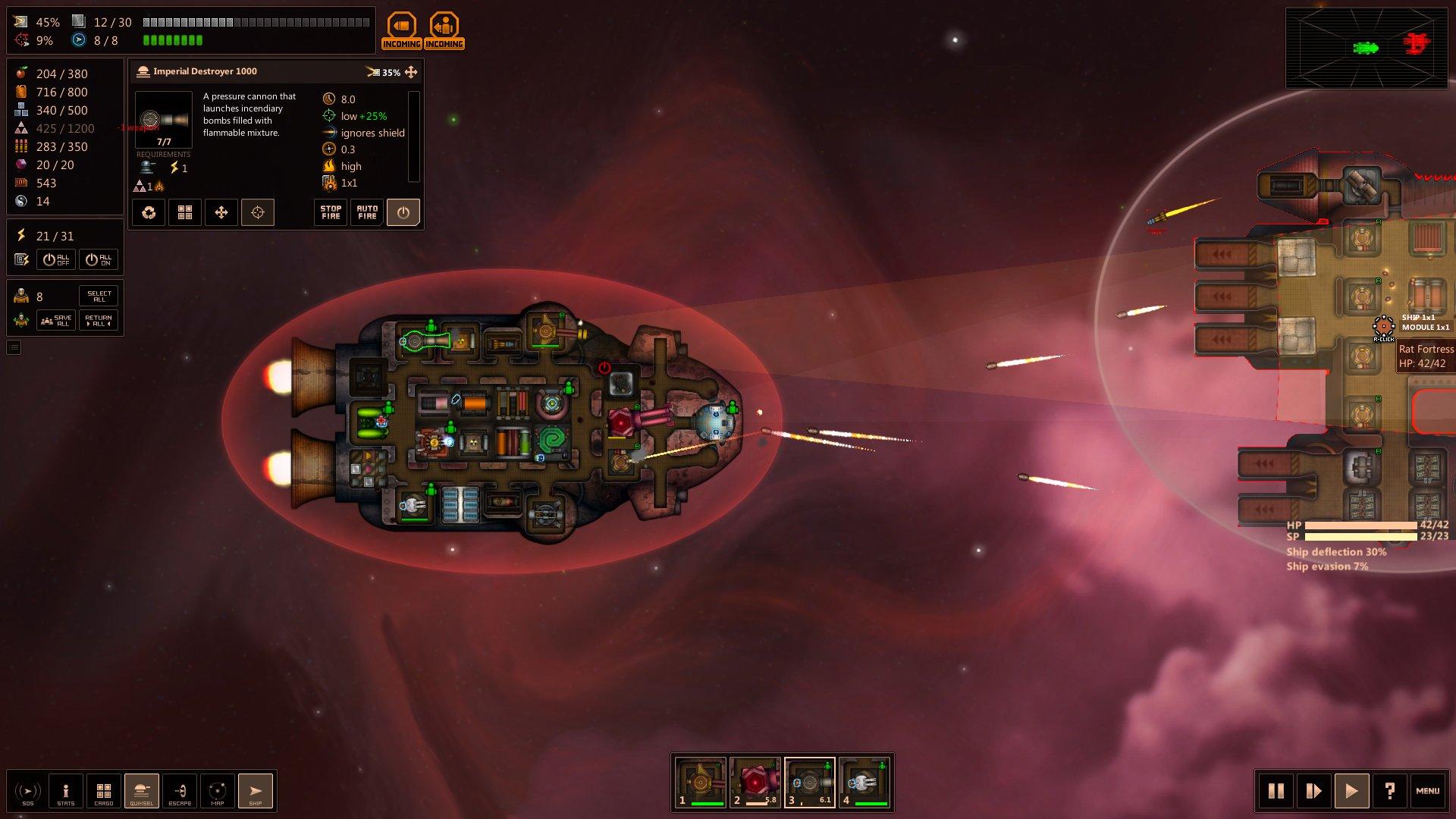Open the question mark help icon
The height and width of the screenshot is (819, 1456).
click(x=1390, y=791)
